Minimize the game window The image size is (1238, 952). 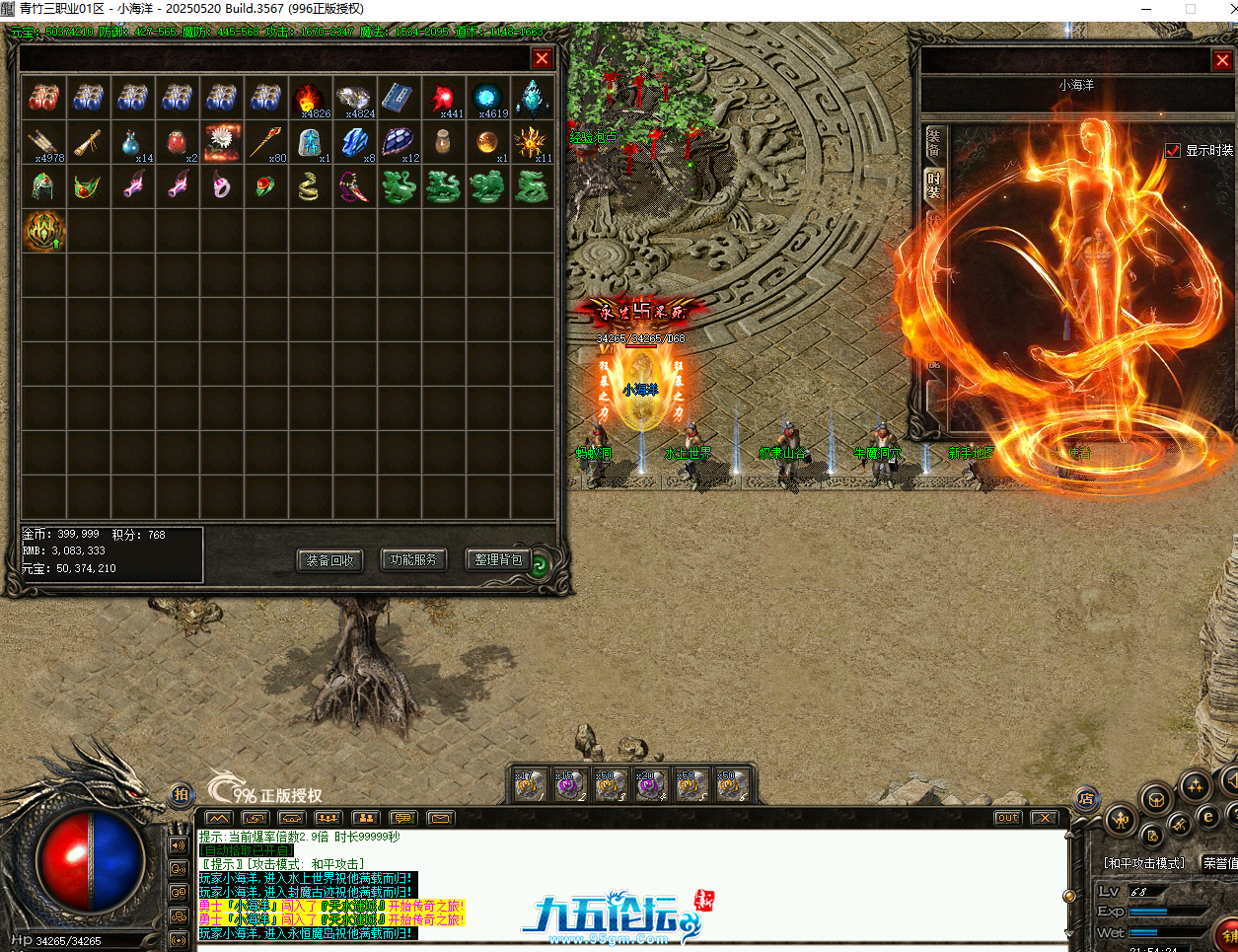pos(1147,9)
